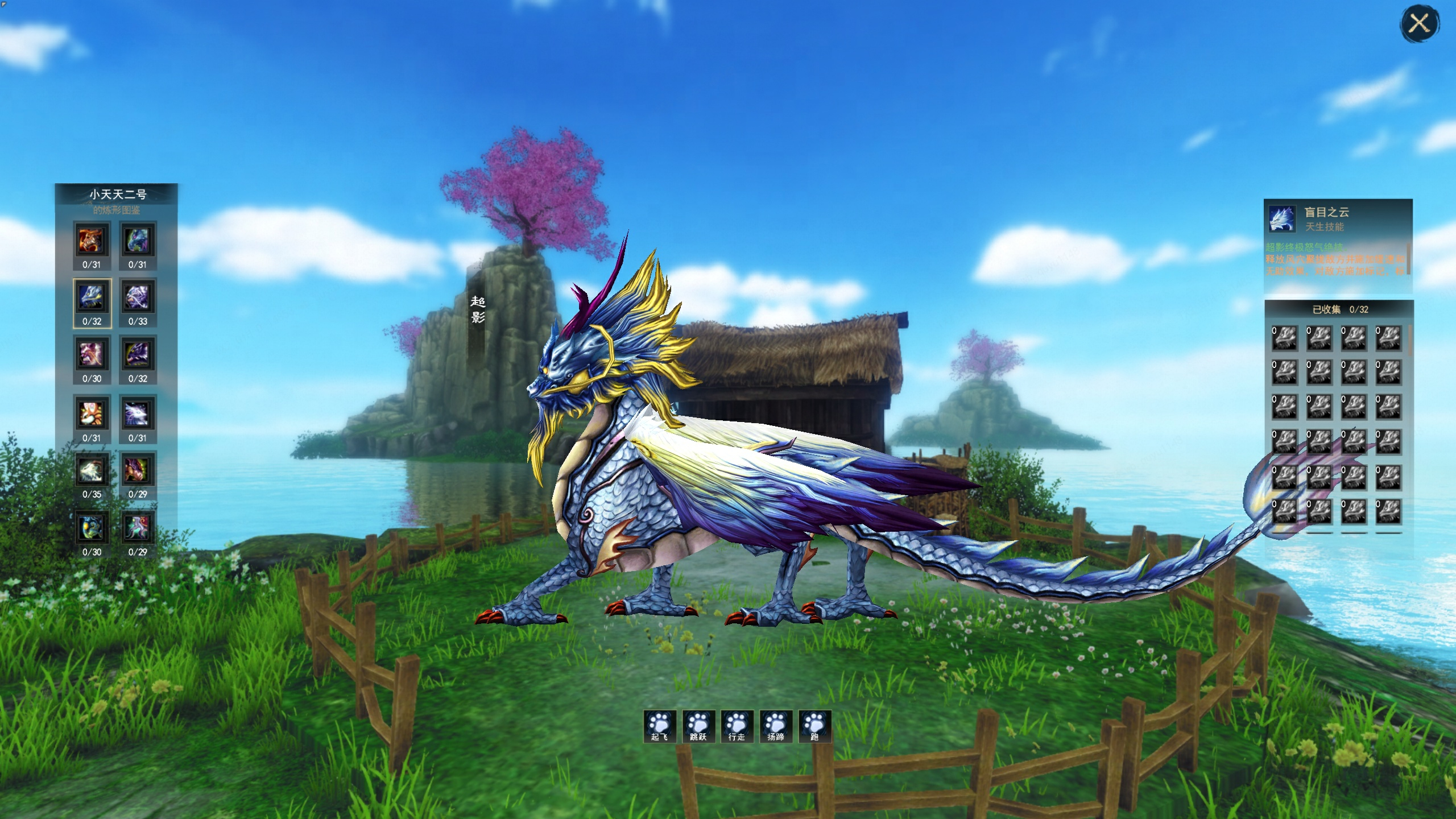Select the maroon beast showing 0/29
The image size is (1456, 819).
pyautogui.click(x=138, y=470)
